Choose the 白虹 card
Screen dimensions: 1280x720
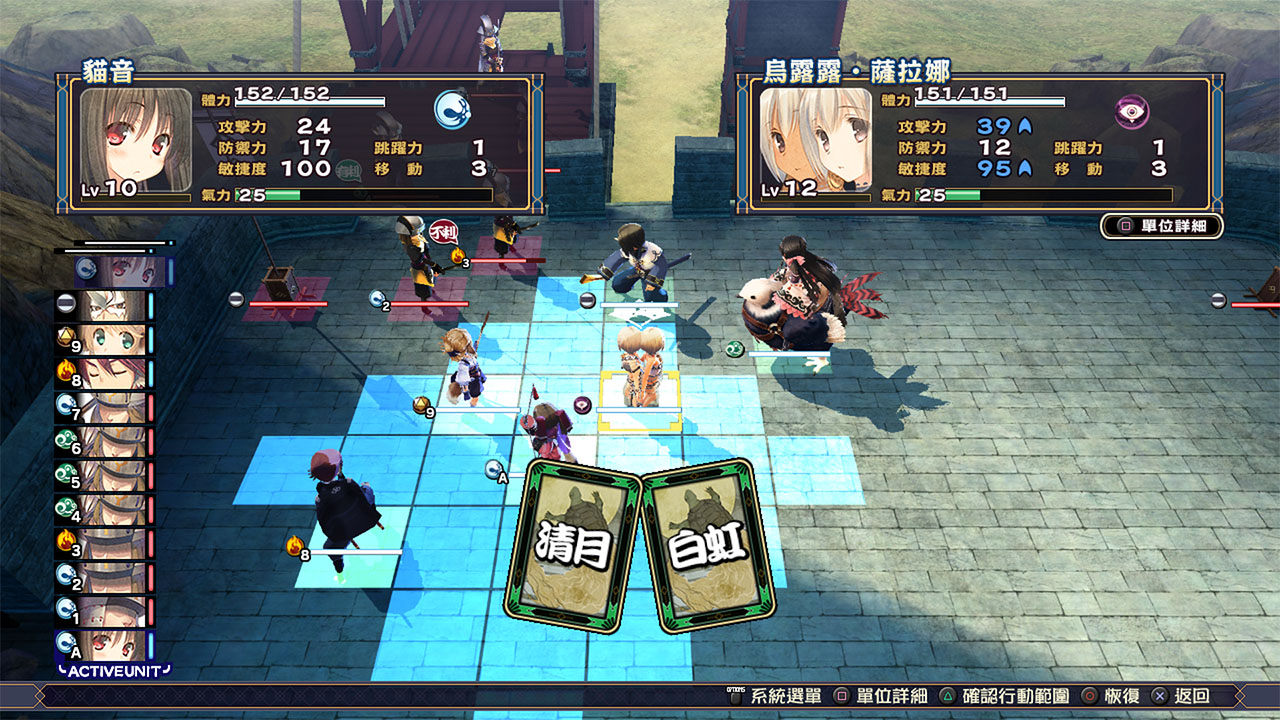tap(708, 547)
